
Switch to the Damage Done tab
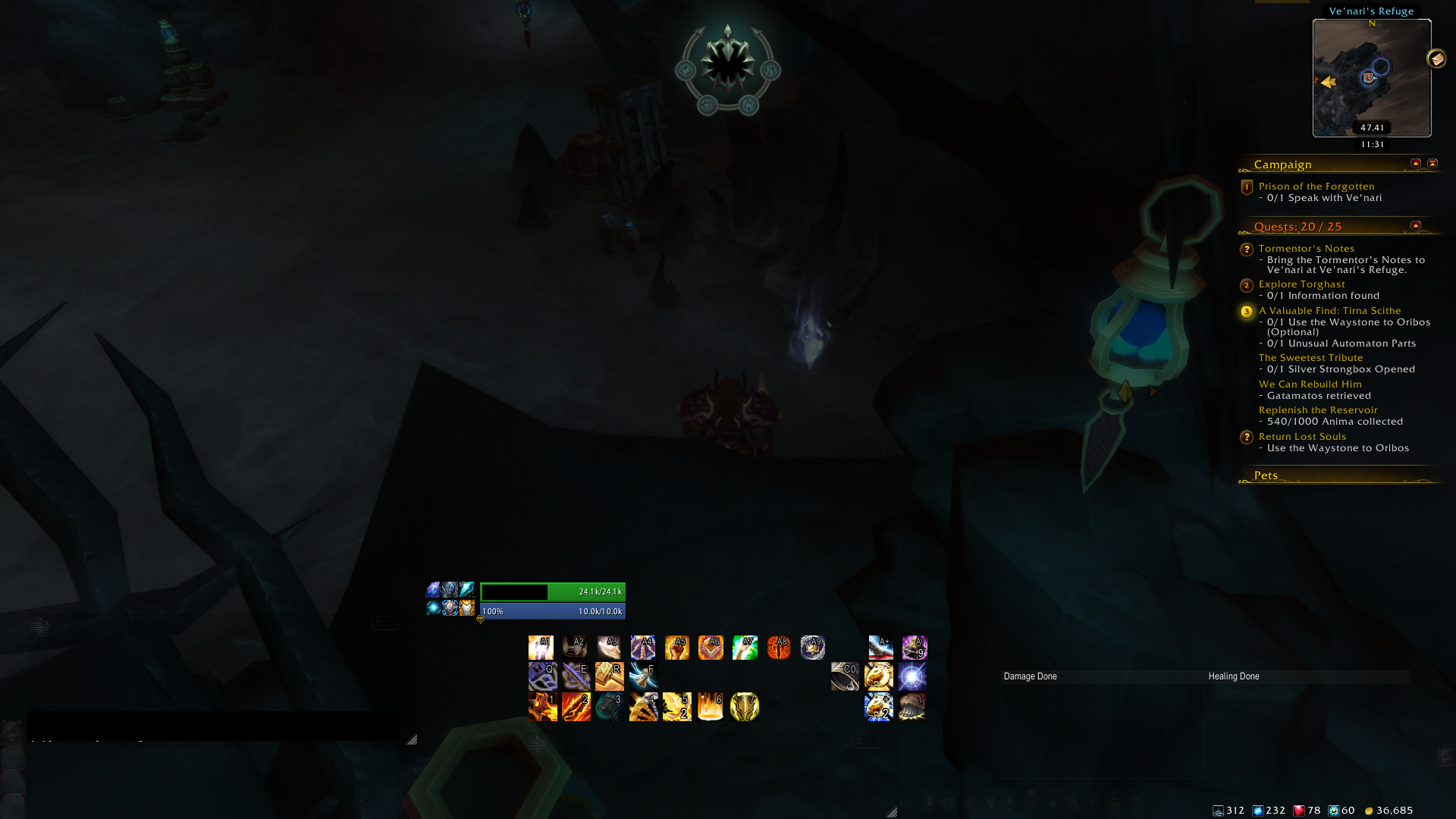click(1030, 676)
